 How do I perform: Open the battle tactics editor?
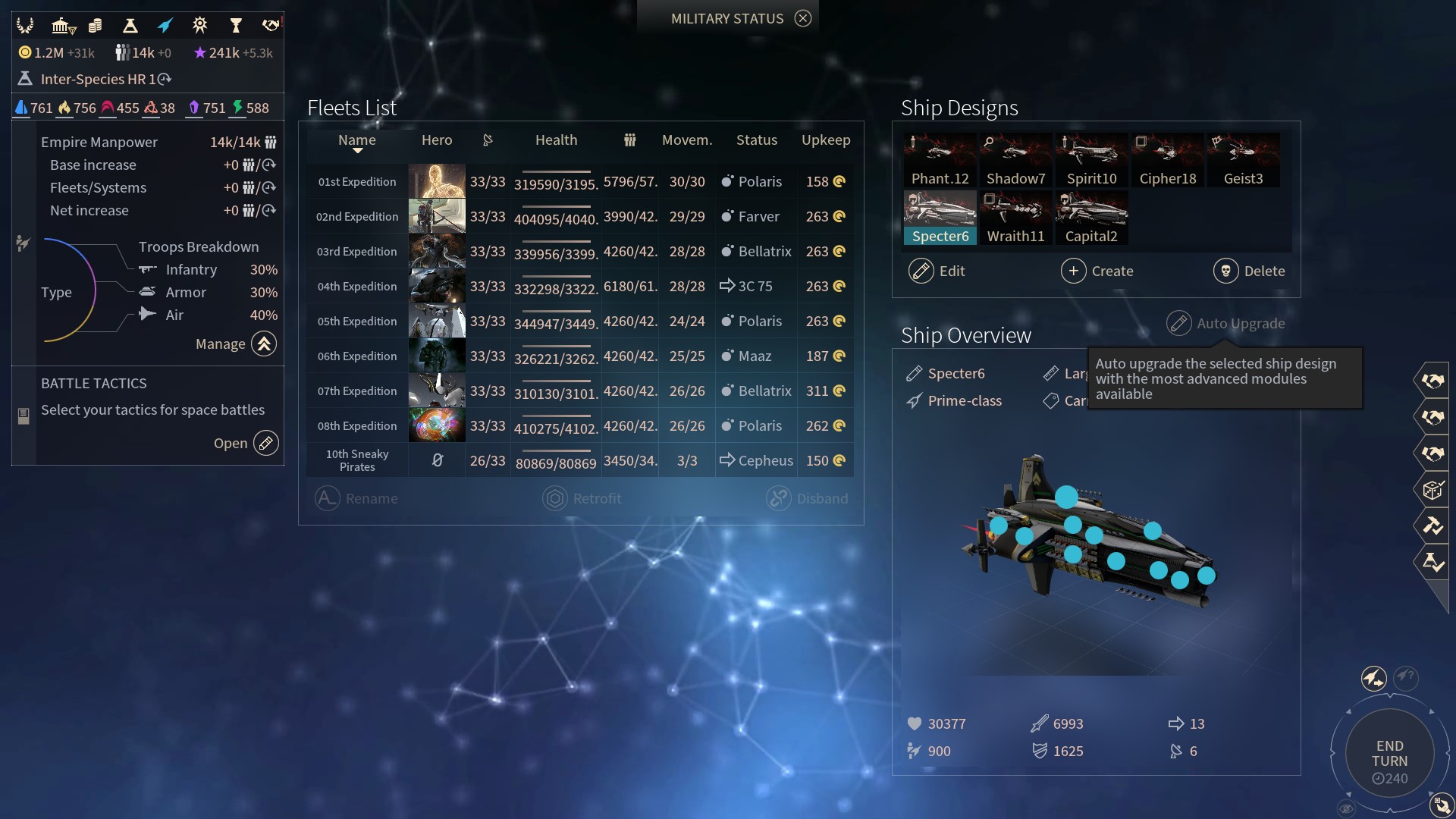coord(265,443)
